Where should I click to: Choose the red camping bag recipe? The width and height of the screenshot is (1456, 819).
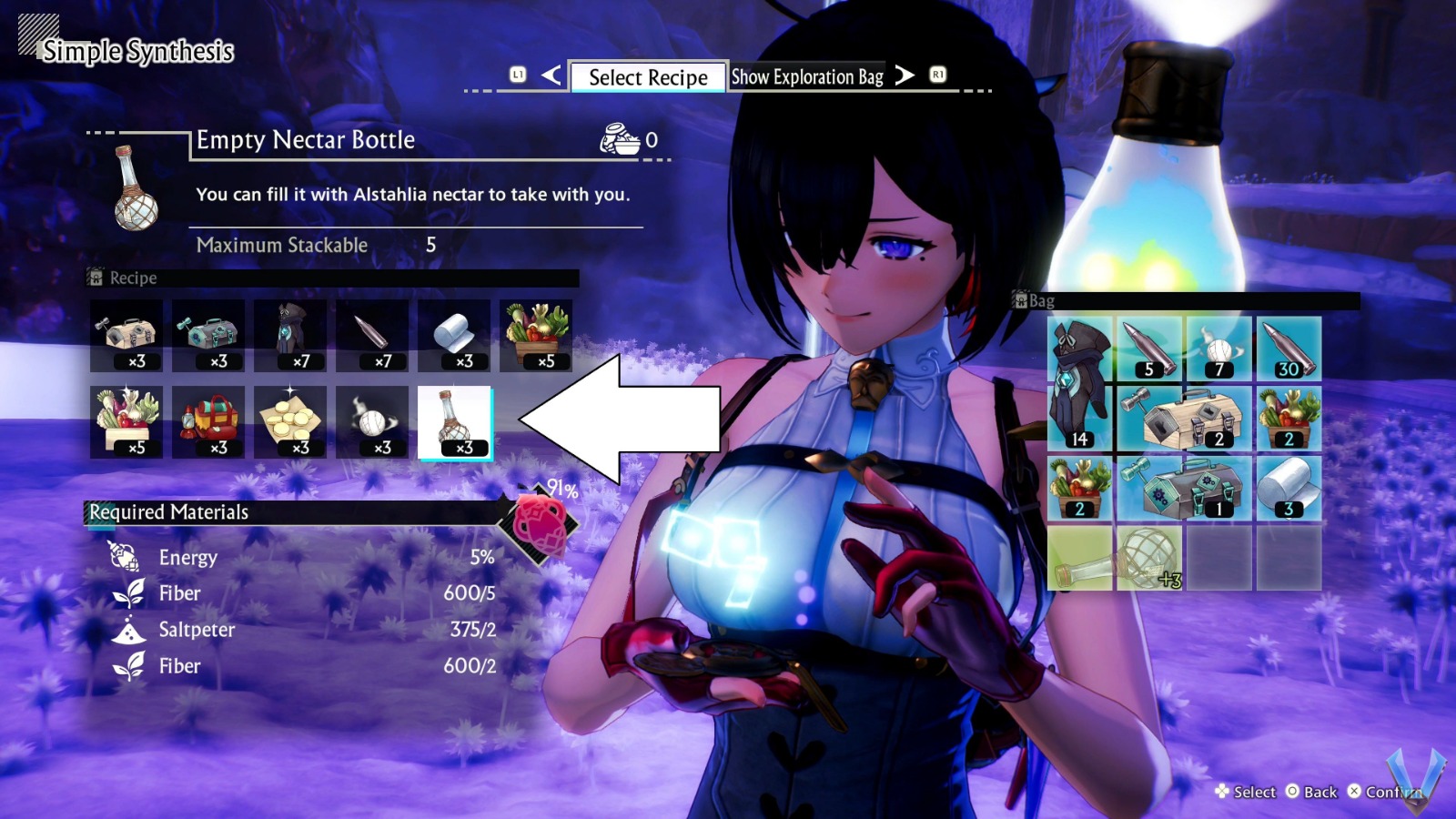tap(208, 422)
